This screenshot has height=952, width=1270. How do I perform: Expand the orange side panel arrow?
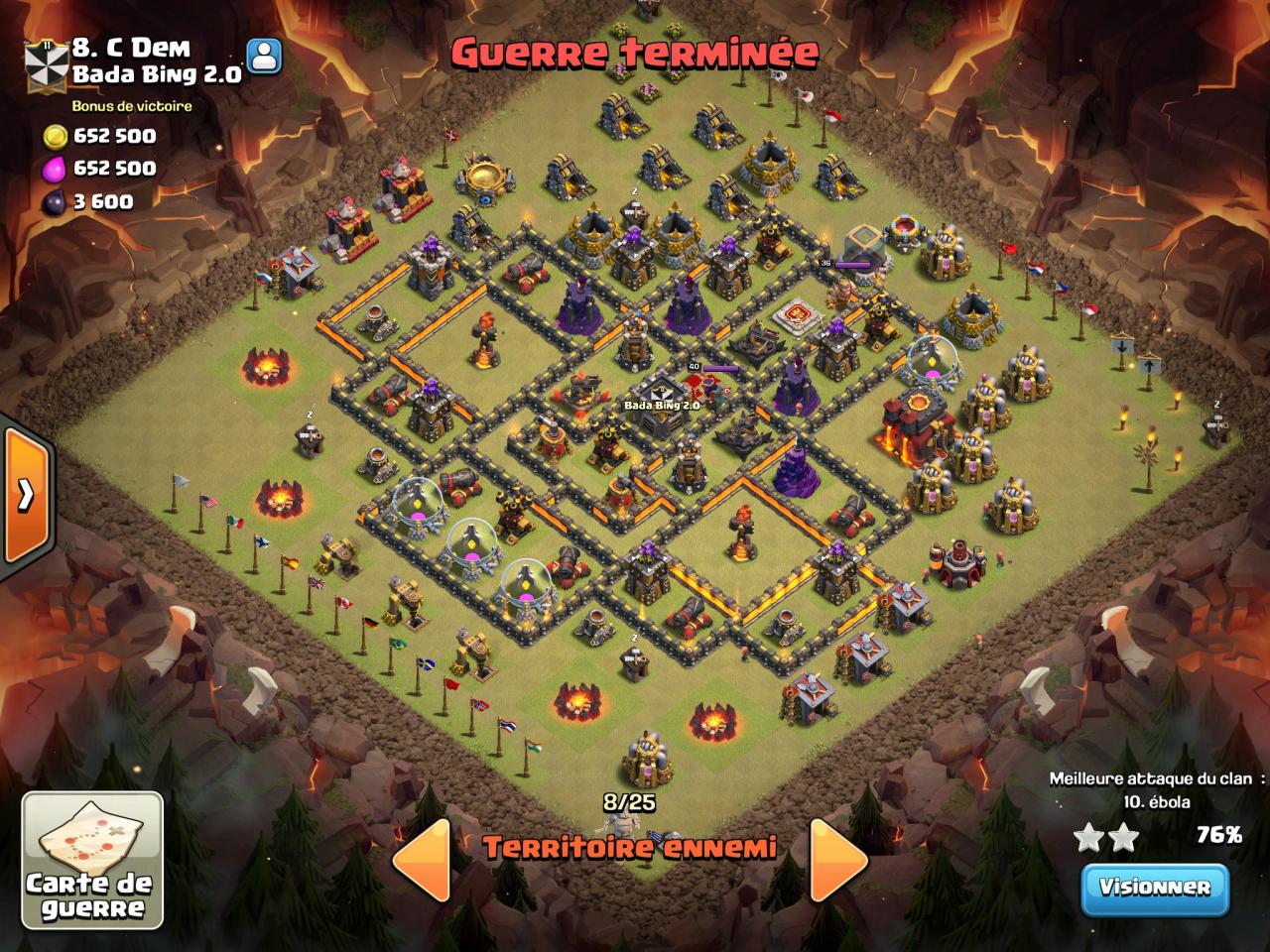[x=25, y=494]
